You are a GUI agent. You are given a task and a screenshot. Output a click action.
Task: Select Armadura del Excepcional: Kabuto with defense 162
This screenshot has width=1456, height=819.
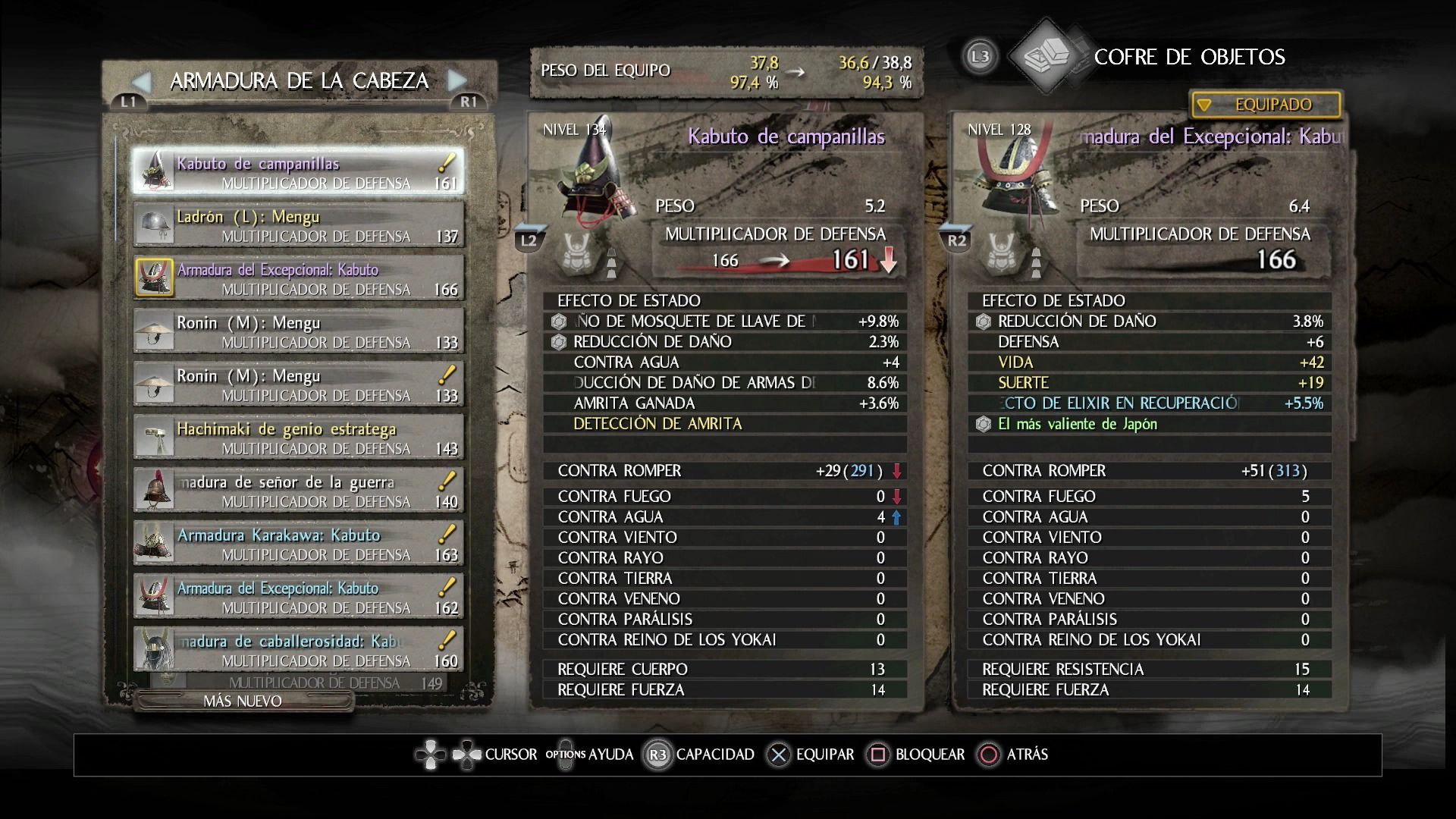coord(298,597)
